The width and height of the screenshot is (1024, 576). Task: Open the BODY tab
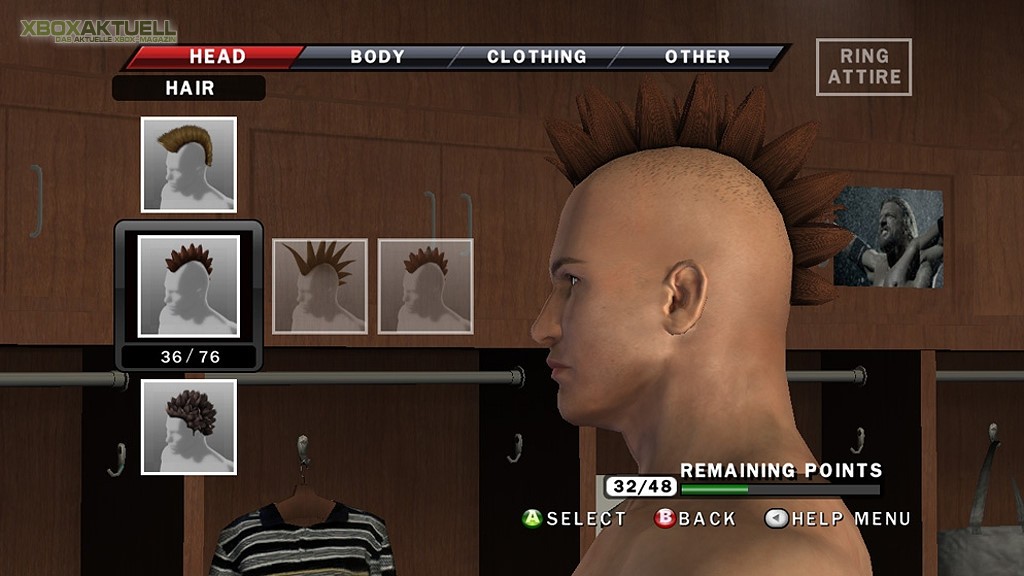(376, 57)
